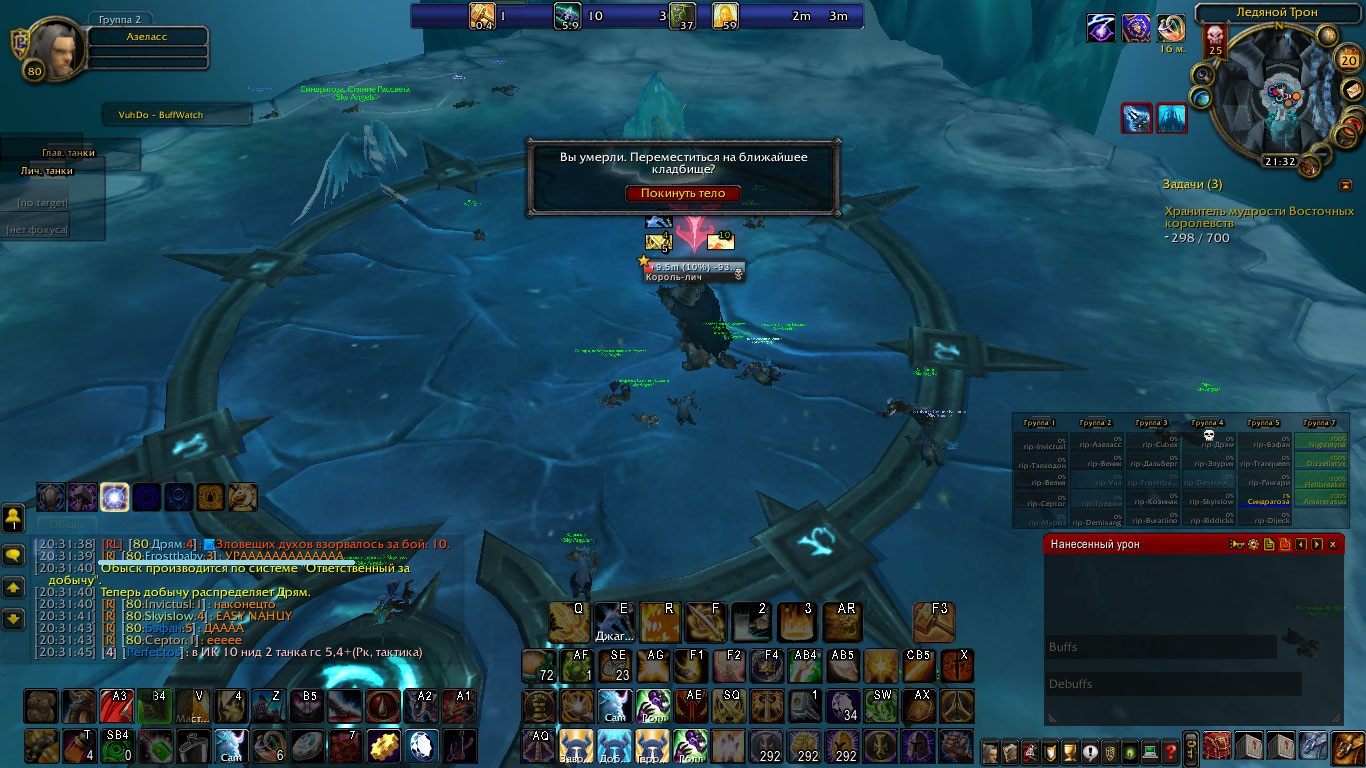Image resolution: width=1366 pixels, height=768 pixels.
Task: Activate the glowing white orb stance icon
Action: tap(114, 497)
